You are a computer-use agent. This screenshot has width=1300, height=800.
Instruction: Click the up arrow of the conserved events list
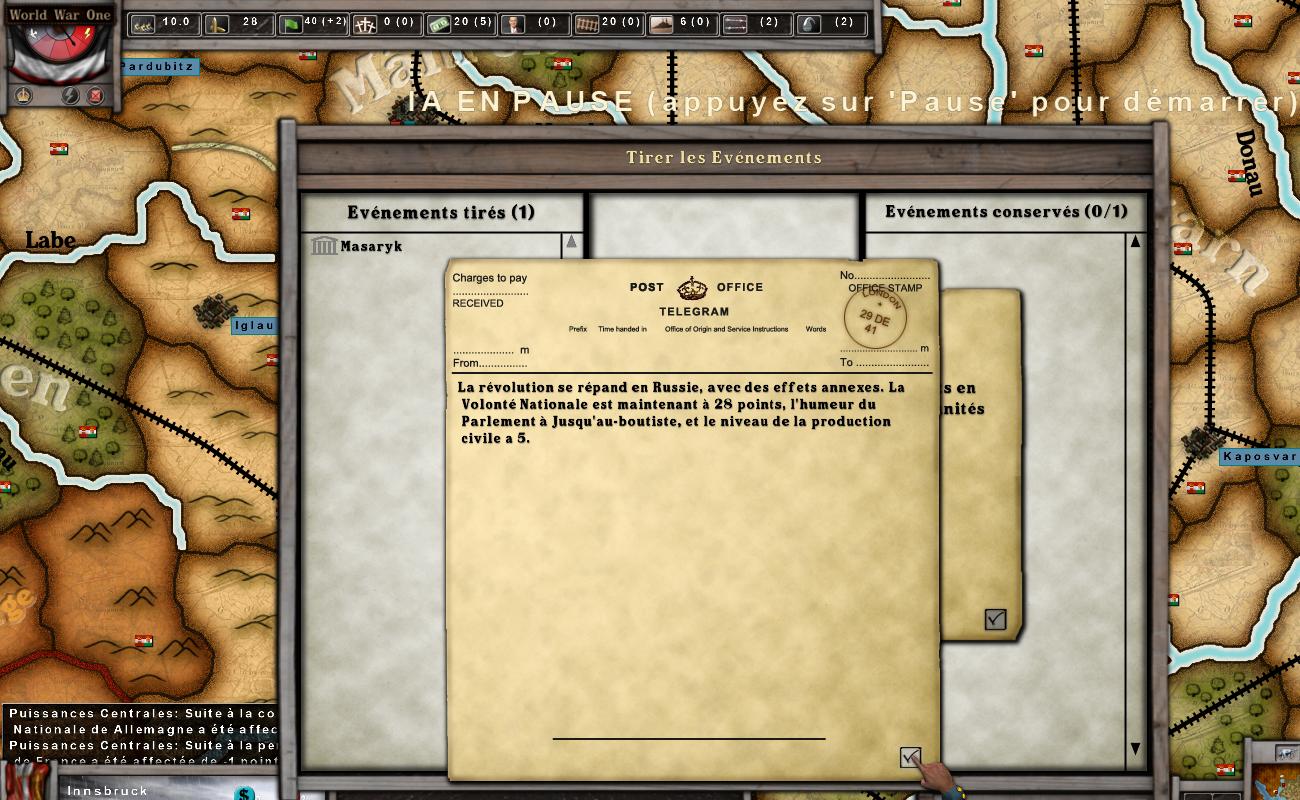pos(1135,240)
